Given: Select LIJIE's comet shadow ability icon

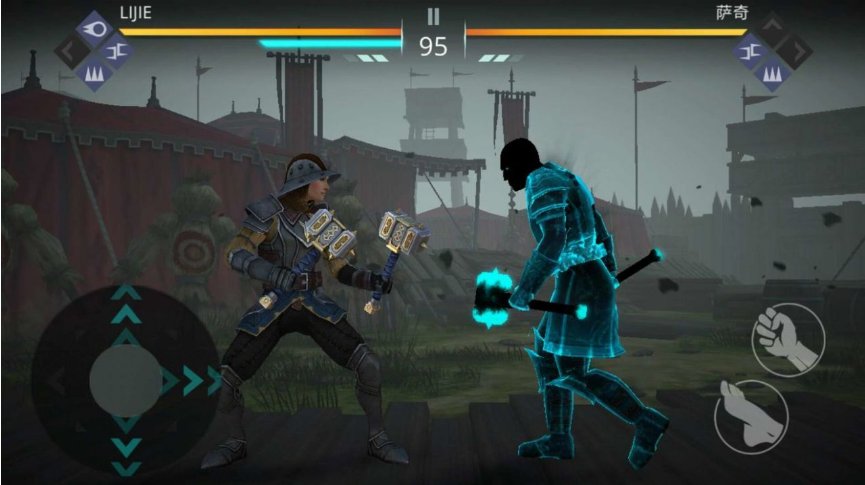Looking at the screenshot, I should pyautogui.click(x=94, y=28).
